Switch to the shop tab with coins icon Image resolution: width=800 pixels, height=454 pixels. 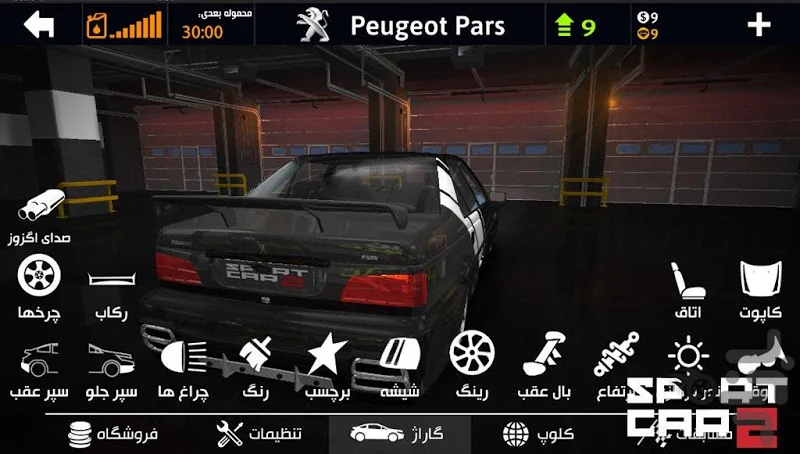[112, 434]
